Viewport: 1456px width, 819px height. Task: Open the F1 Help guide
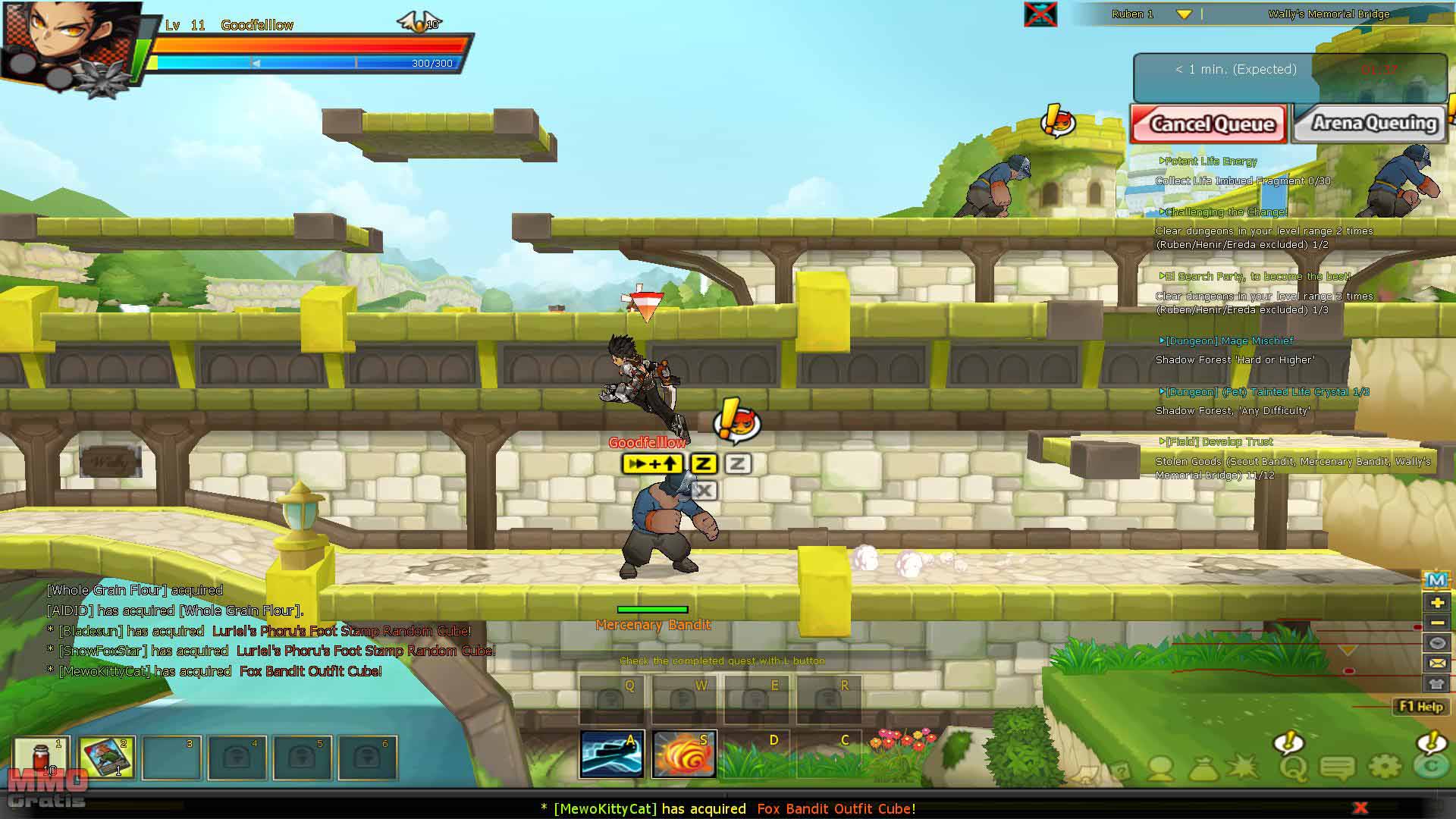(1420, 707)
